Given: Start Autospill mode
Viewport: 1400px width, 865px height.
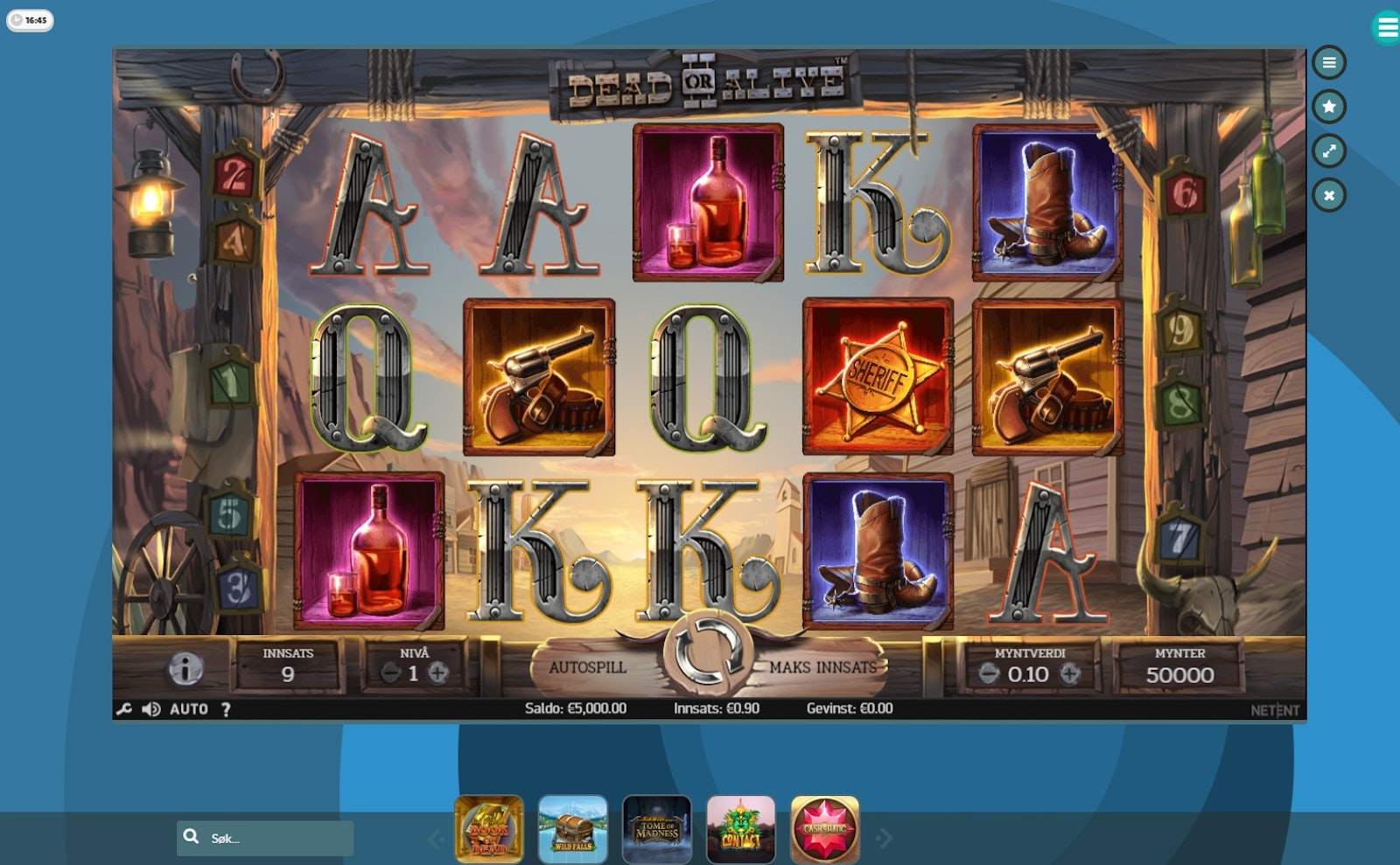Looking at the screenshot, I should [x=587, y=667].
